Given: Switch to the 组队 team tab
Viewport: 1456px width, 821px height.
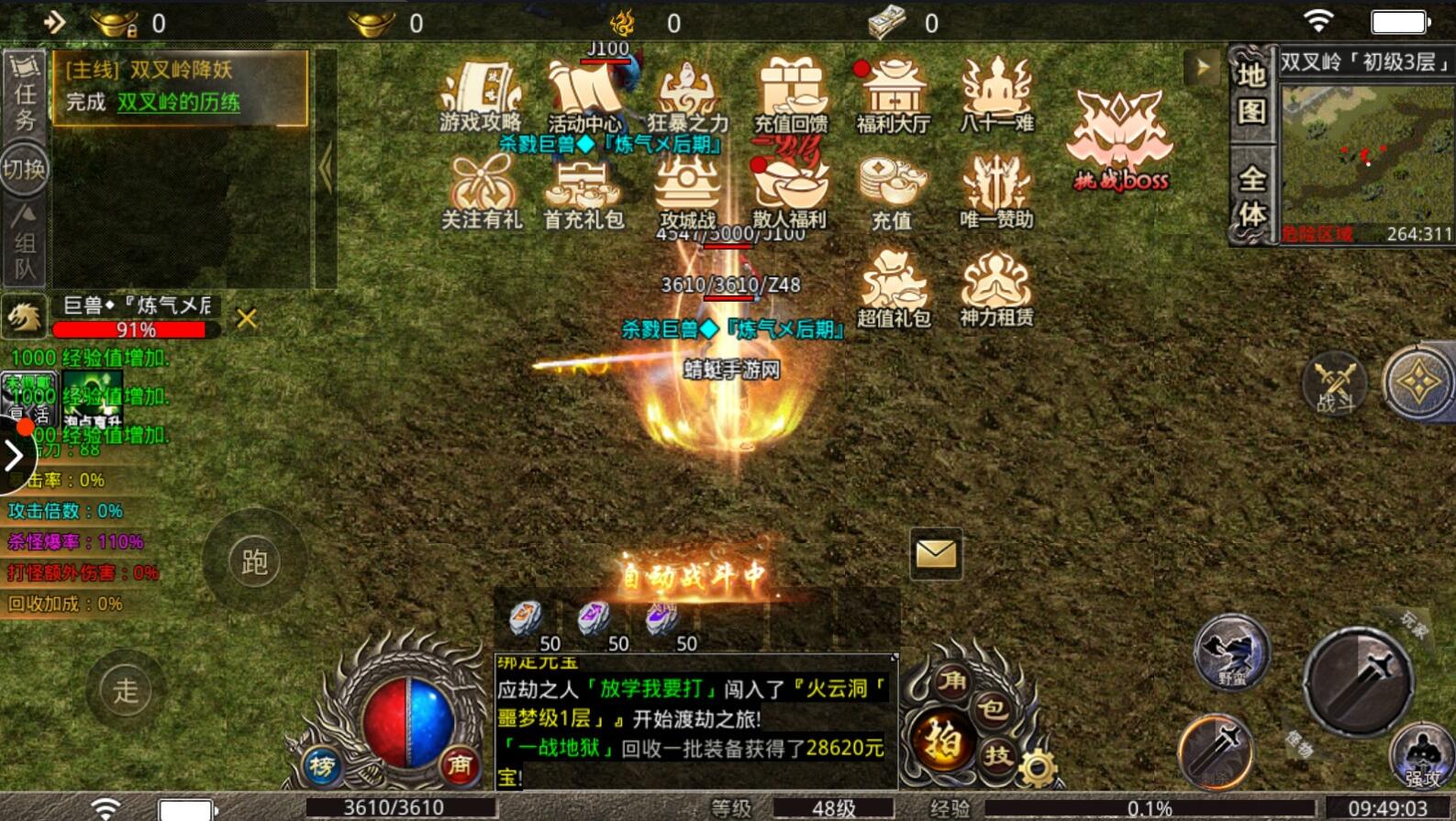Looking at the screenshot, I should point(25,242).
